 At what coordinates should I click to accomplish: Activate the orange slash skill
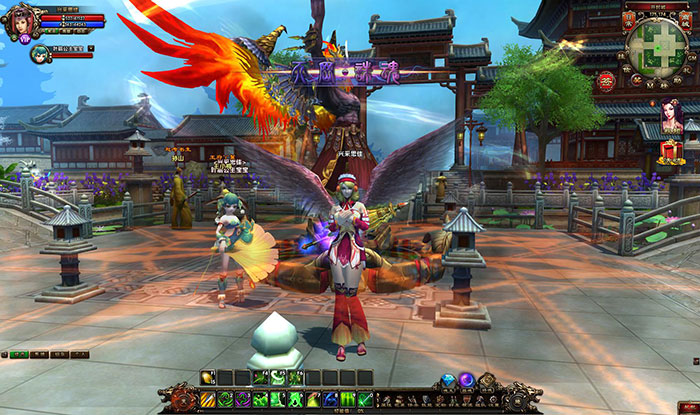(x=208, y=399)
